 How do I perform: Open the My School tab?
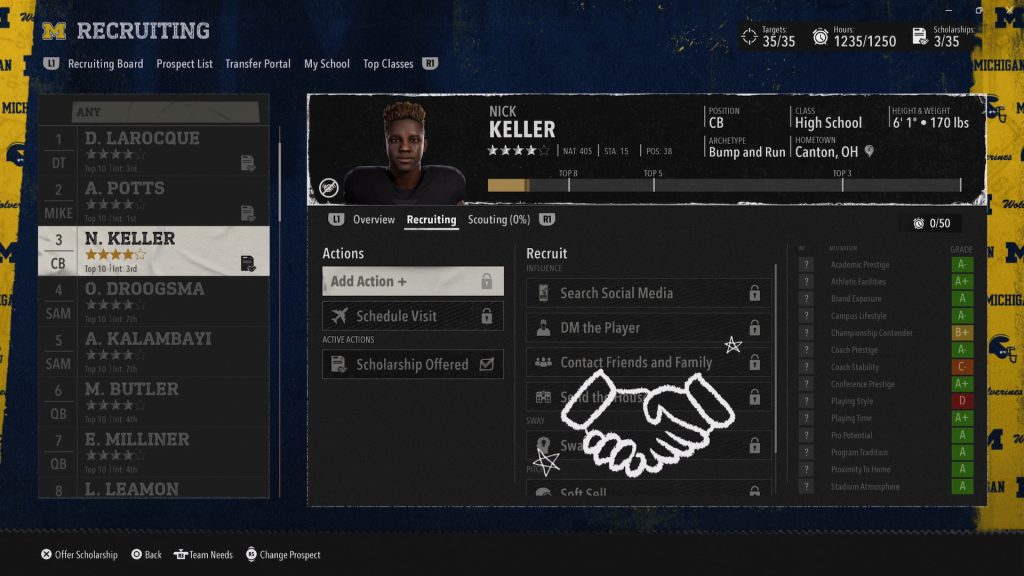[327, 64]
